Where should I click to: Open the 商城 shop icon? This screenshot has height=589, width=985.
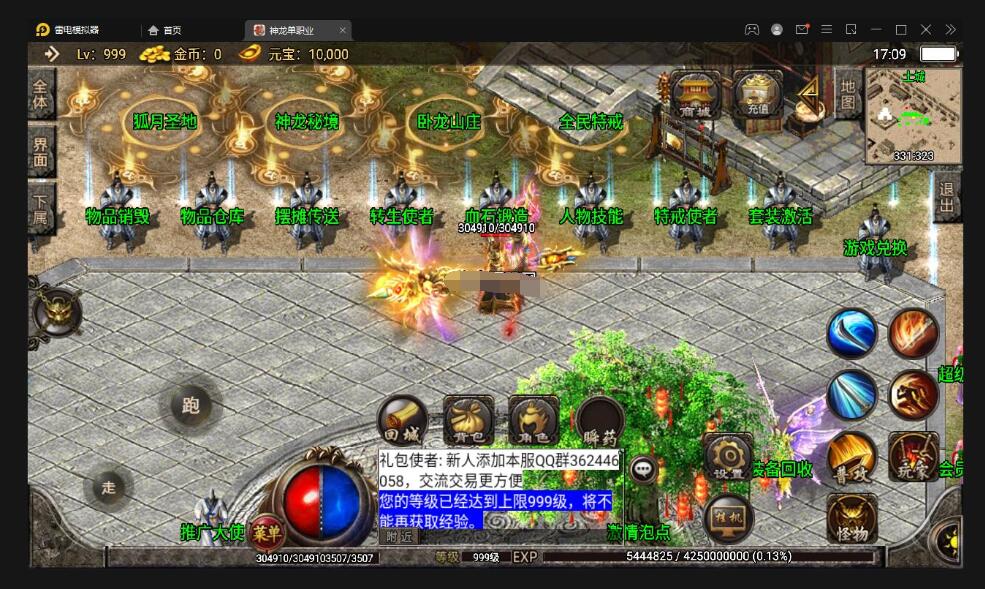pos(696,95)
